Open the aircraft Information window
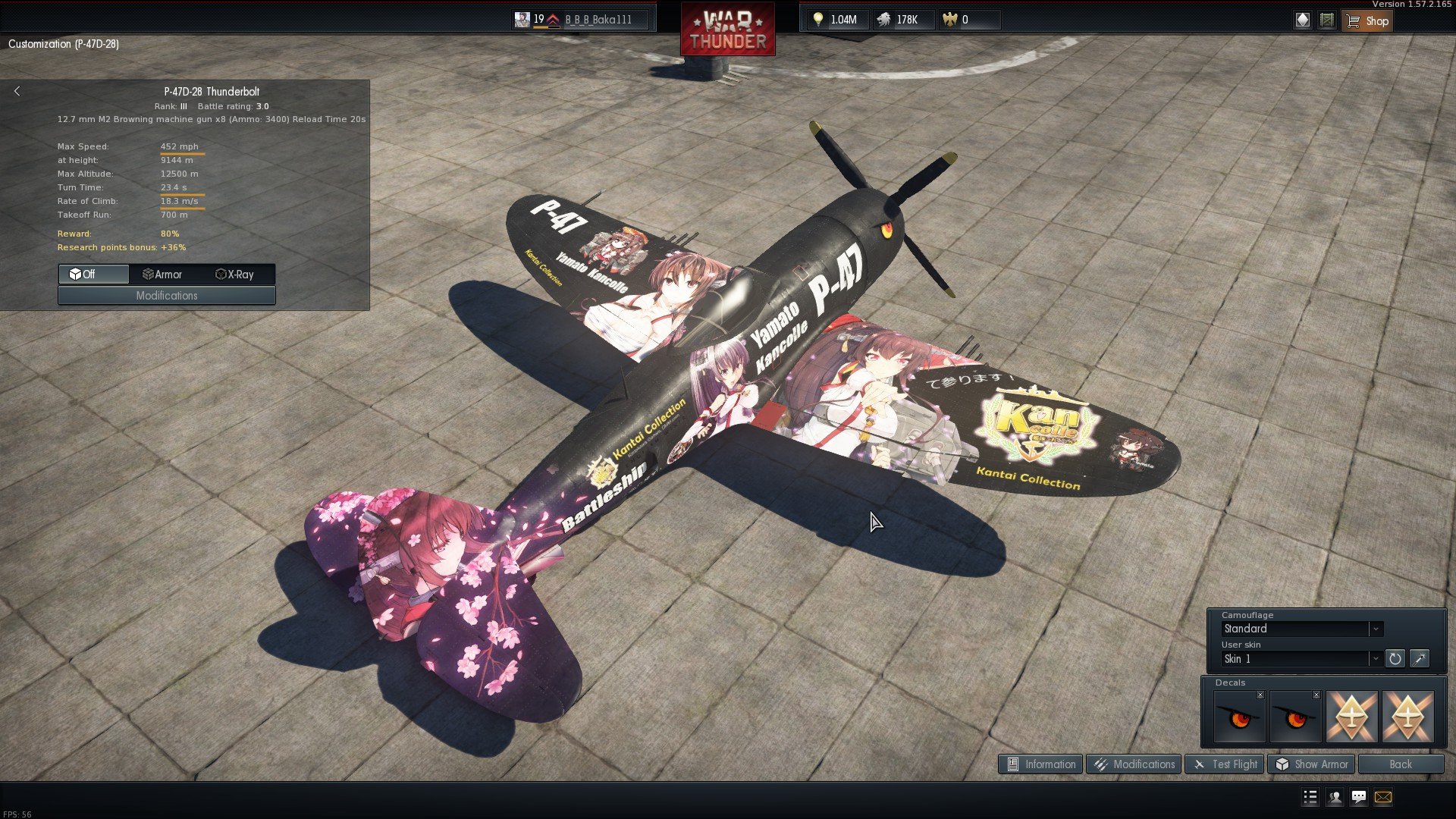 tap(1040, 764)
